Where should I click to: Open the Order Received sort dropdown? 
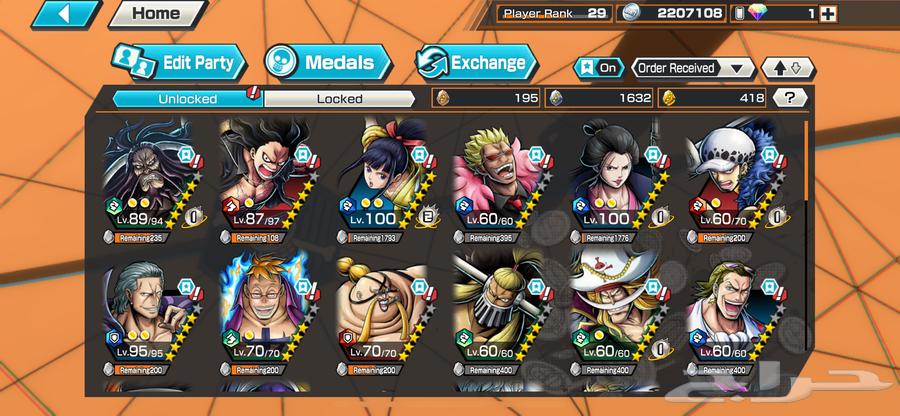point(692,68)
